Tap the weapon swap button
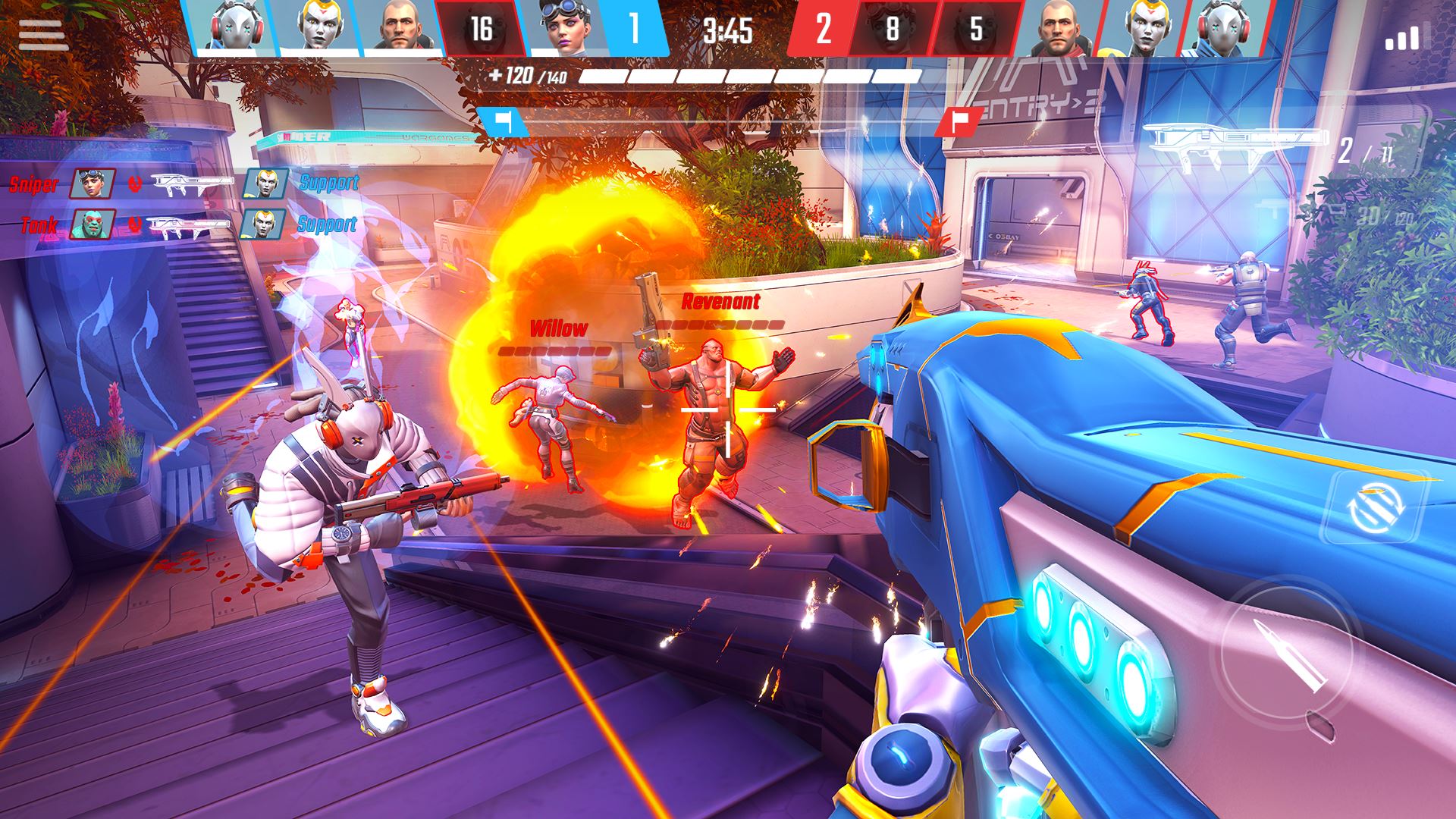This screenshot has height=819, width=1456. (1374, 508)
